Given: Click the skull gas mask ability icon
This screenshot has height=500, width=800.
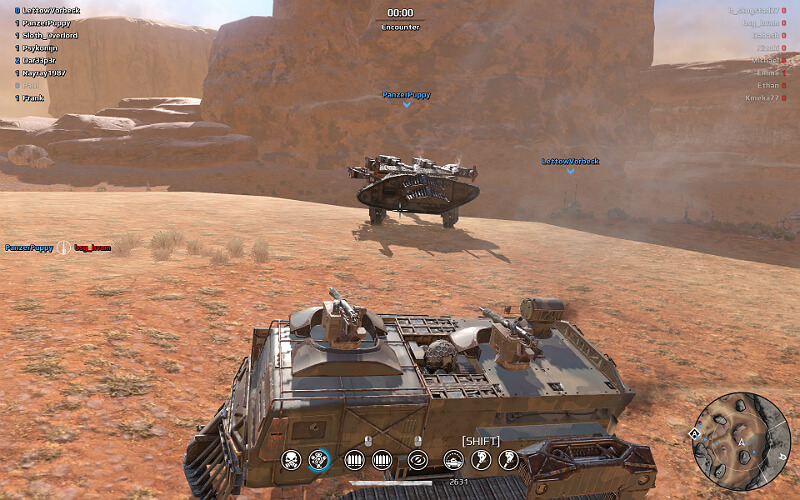Looking at the screenshot, I should 291,460.
